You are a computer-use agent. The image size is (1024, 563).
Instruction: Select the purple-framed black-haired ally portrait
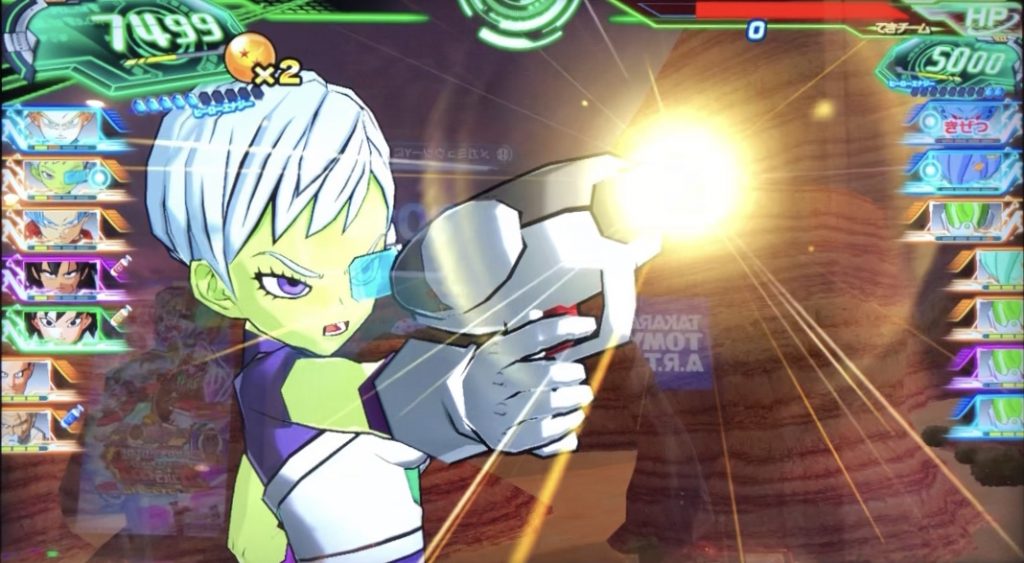(x=62, y=274)
